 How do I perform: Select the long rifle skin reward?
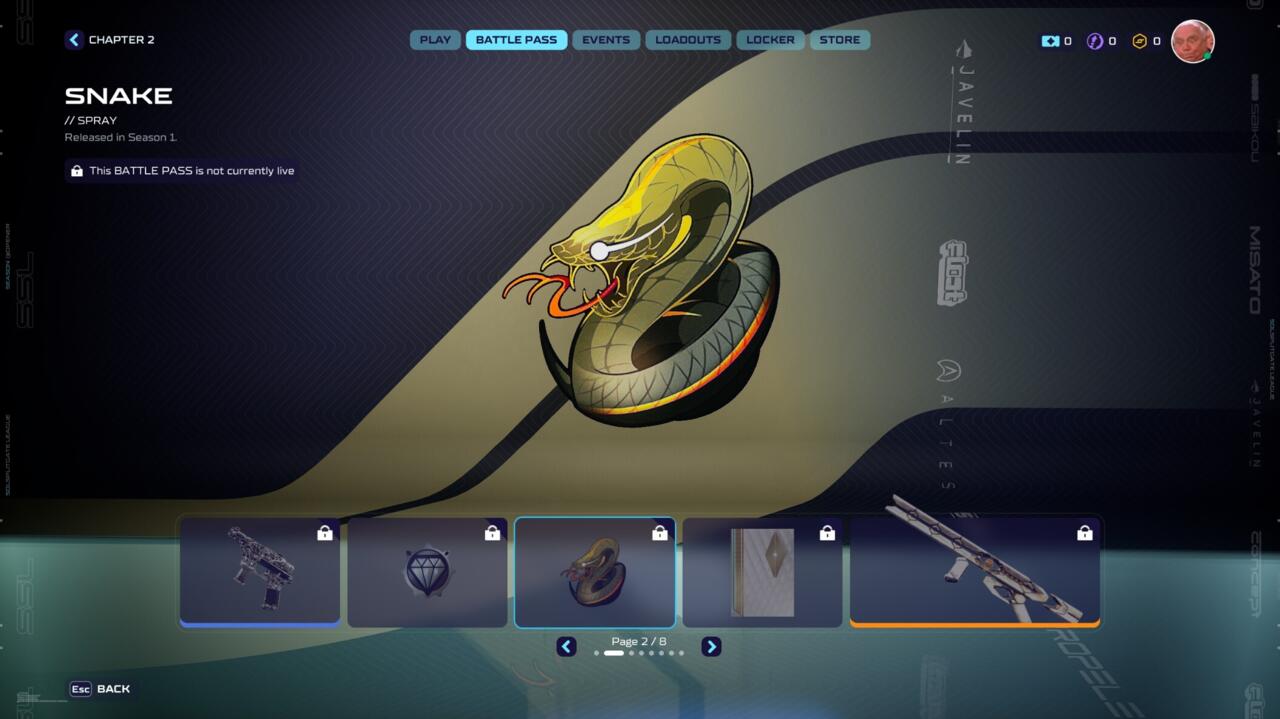(974, 572)
